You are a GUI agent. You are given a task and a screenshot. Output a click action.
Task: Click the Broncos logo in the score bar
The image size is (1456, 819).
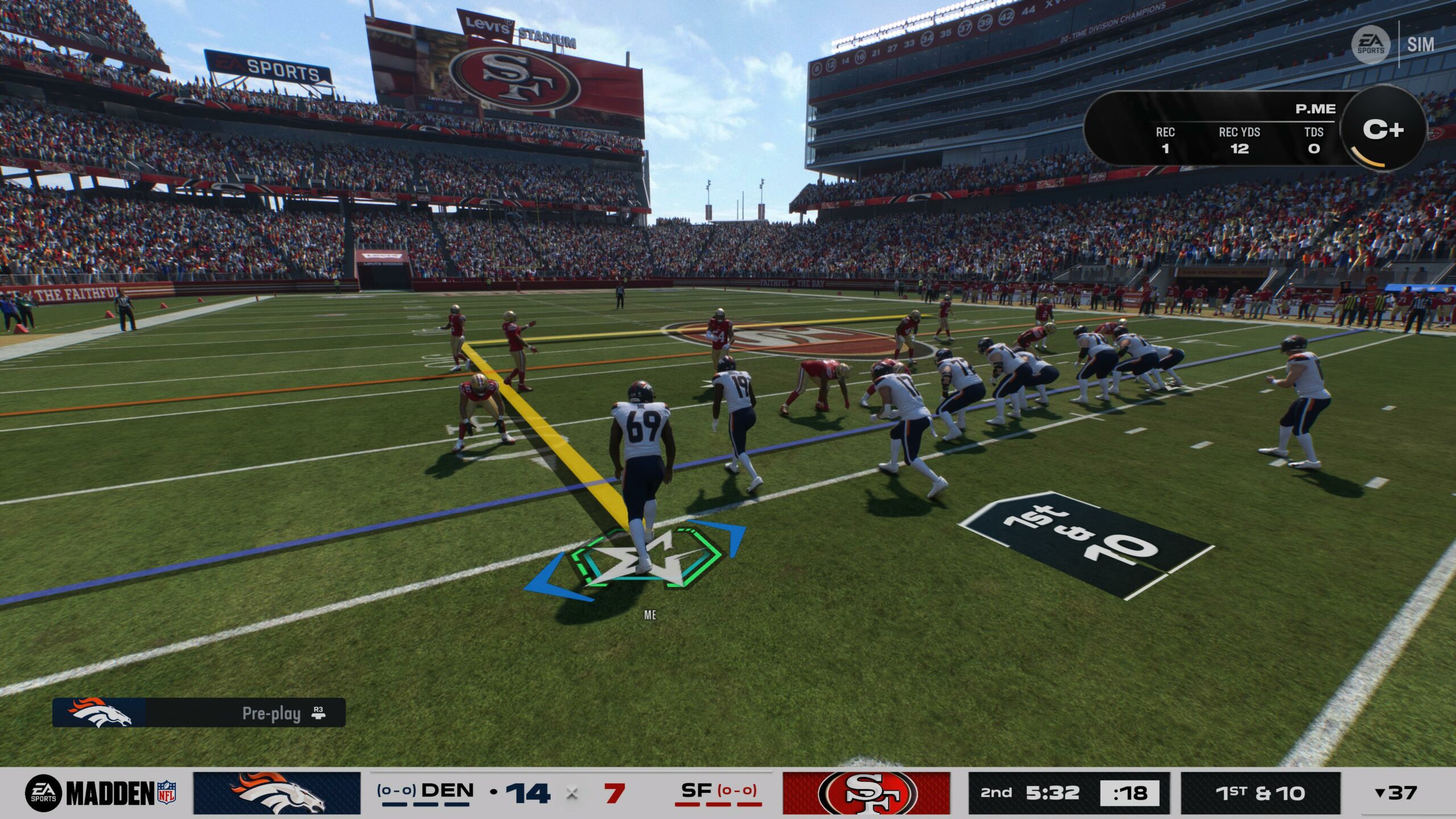277,793
